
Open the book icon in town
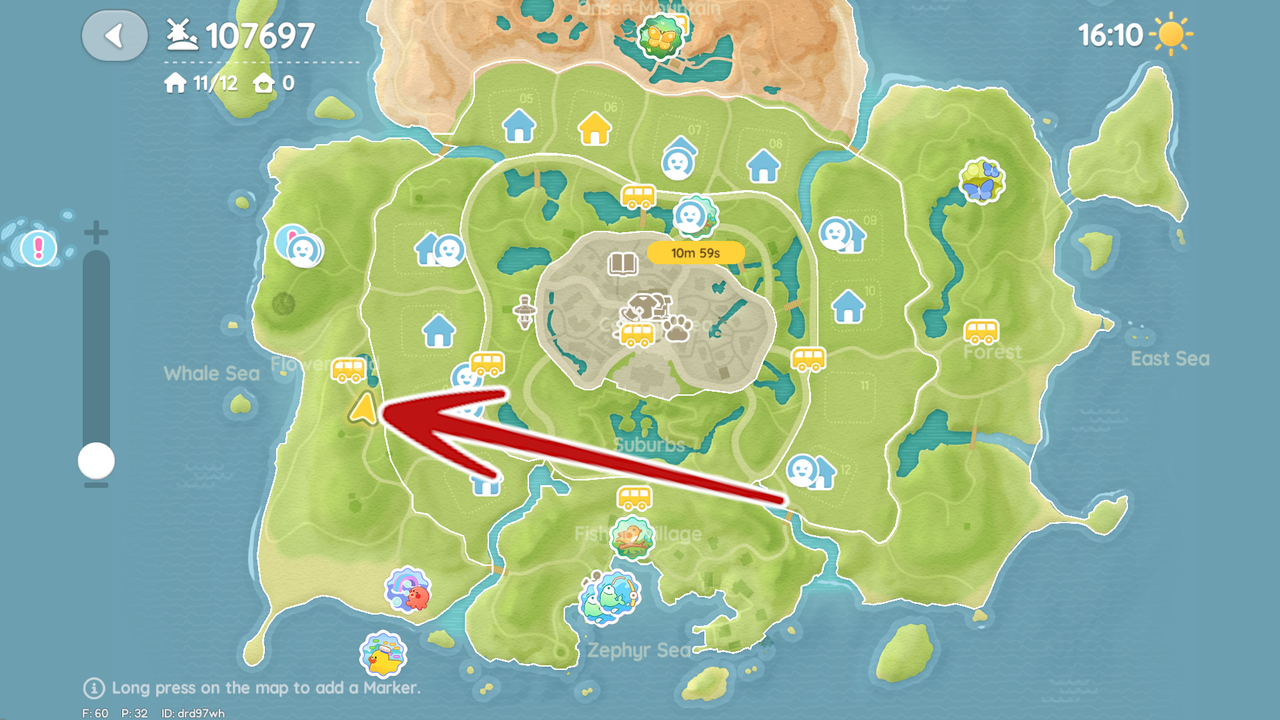pyautogui.click(x=623, y=264)
